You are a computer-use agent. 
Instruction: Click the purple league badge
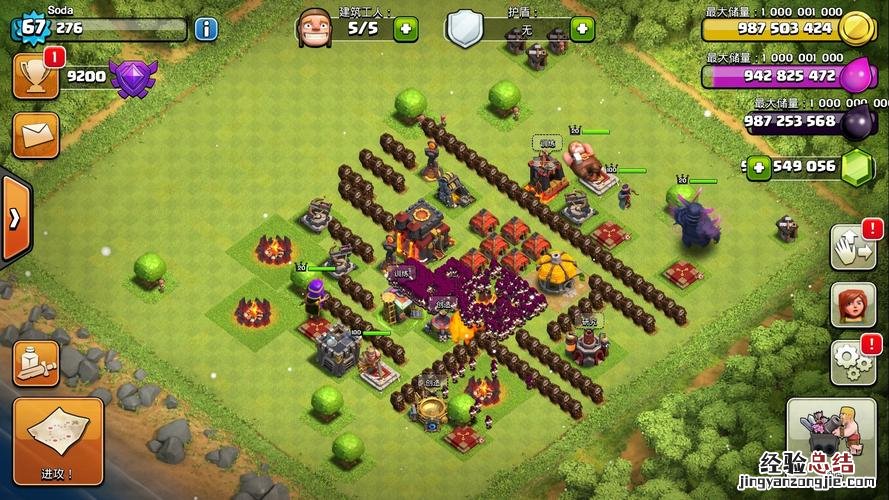point(133,77)
